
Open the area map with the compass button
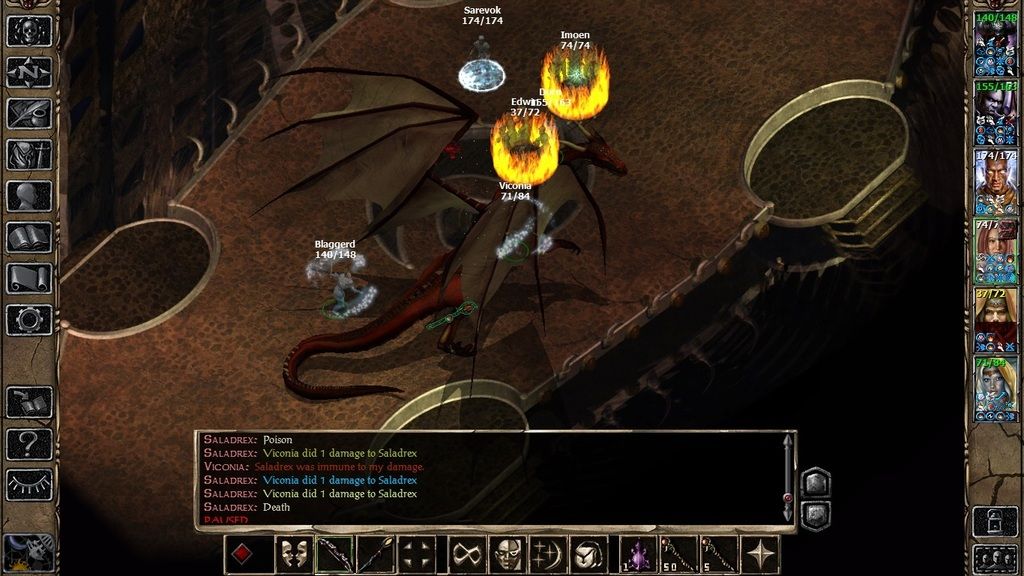coord(29,72)
